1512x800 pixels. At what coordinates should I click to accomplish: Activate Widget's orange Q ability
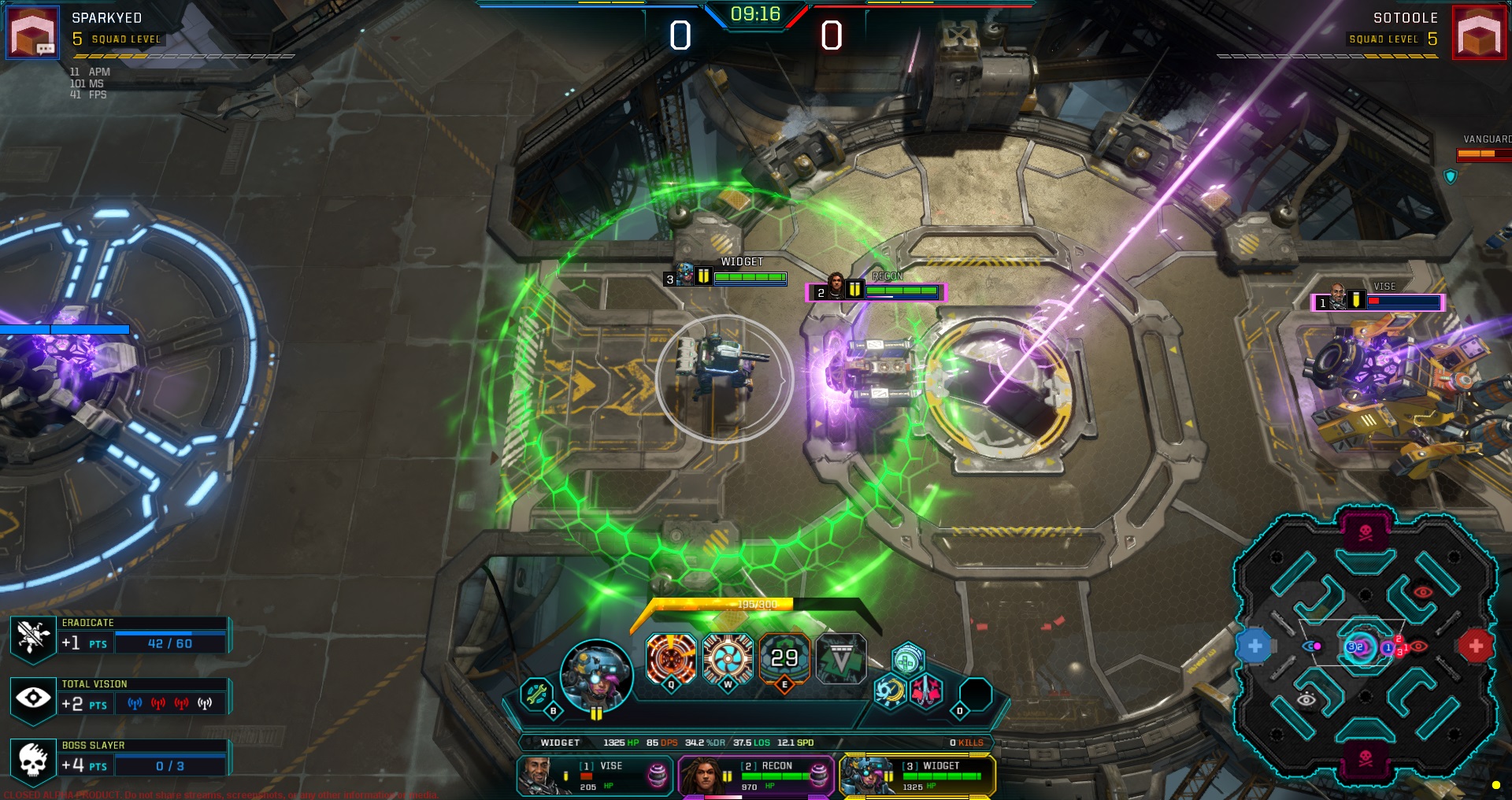coord(671,659)
